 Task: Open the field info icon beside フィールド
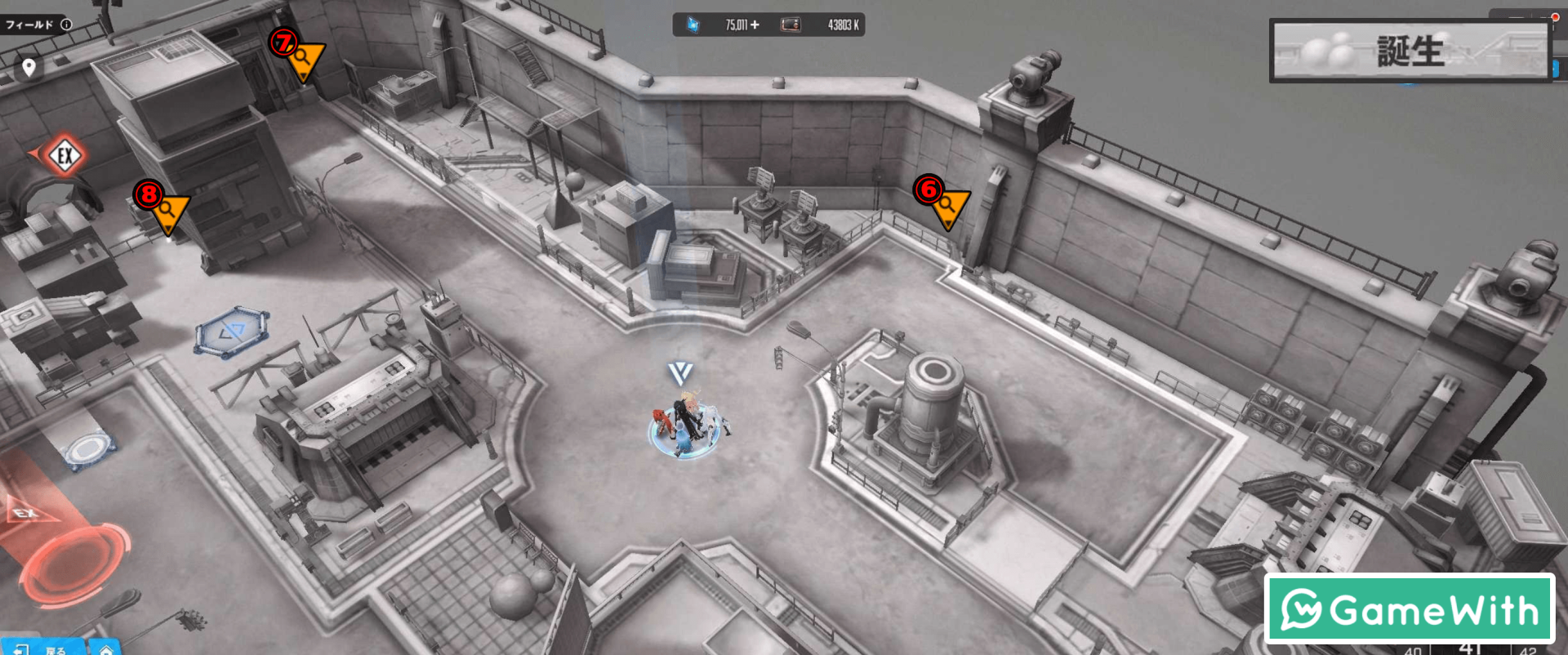coord(67,25)
